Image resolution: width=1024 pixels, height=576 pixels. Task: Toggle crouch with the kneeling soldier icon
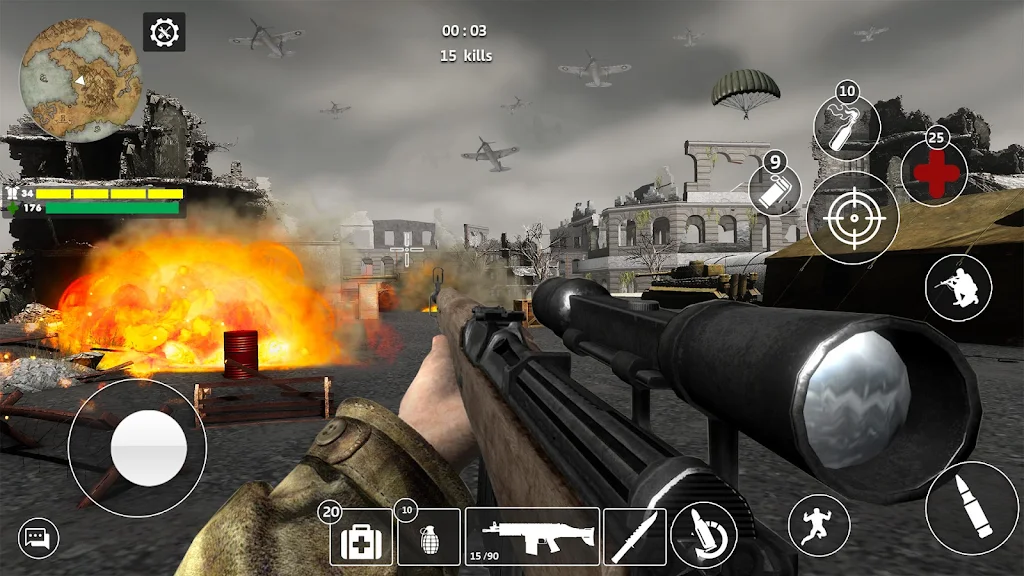click(x=958, y=288)
